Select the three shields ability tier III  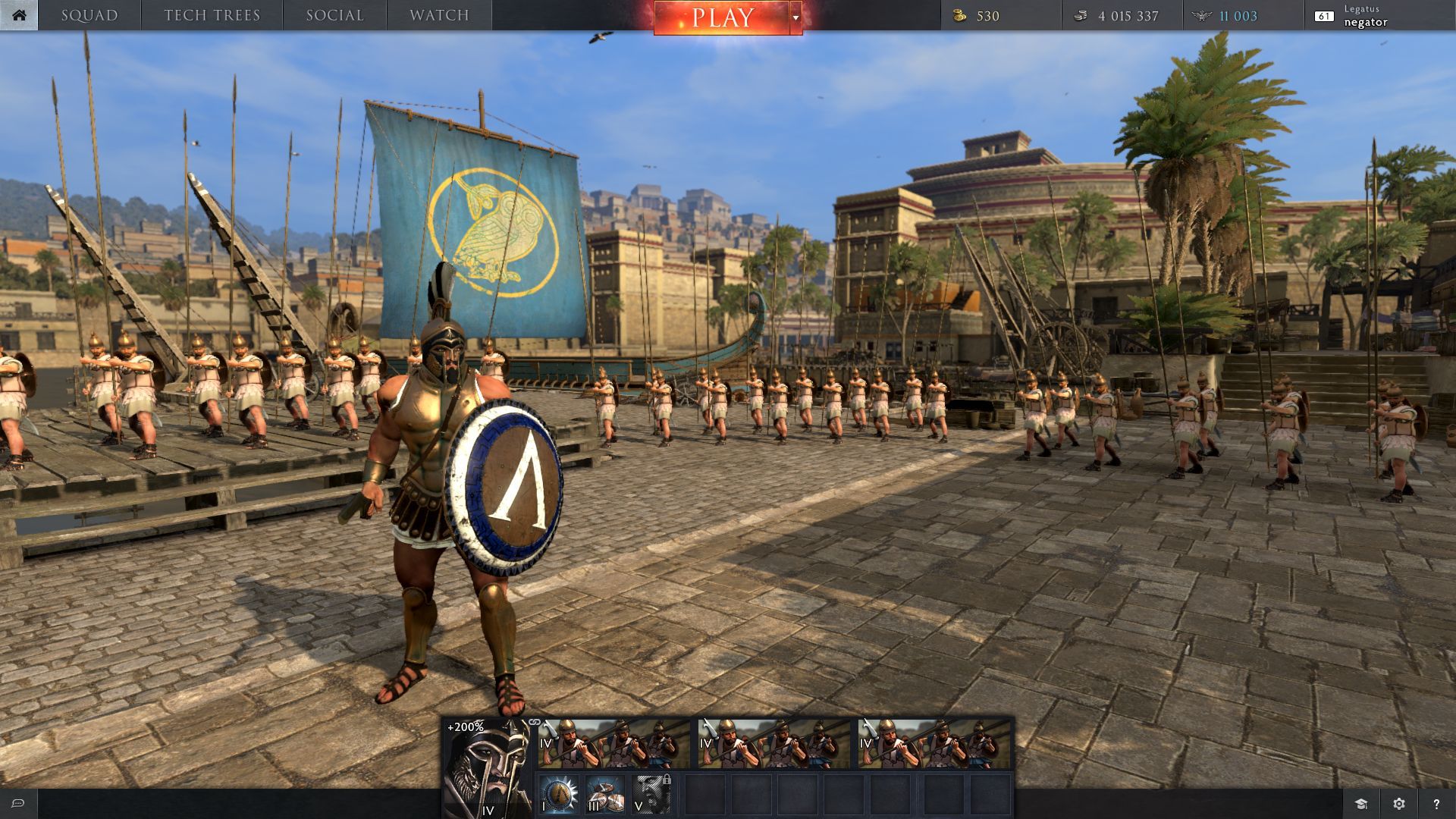point(605,794)
